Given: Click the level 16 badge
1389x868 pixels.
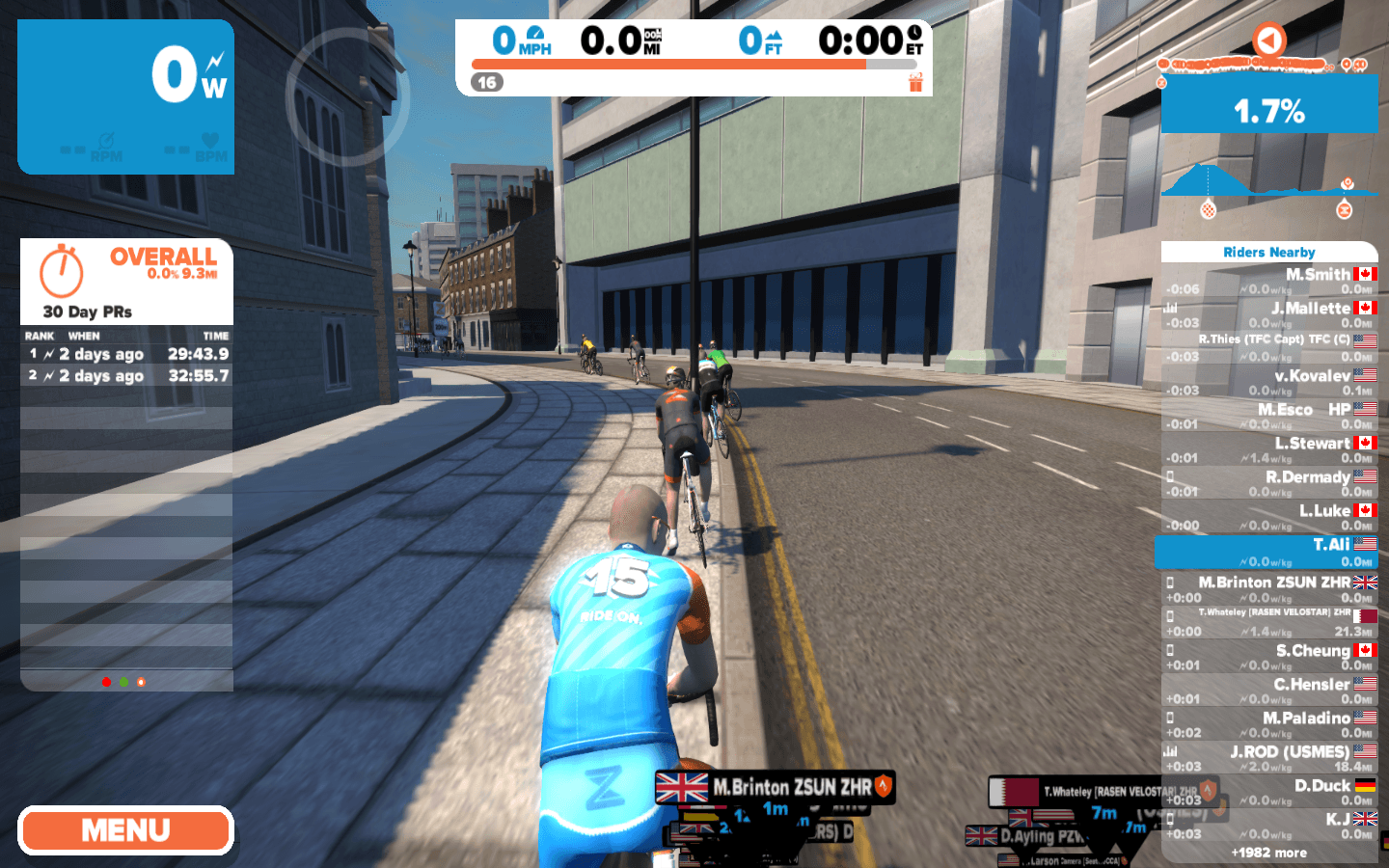Looking at the screenshot, I should coord(488,82).
